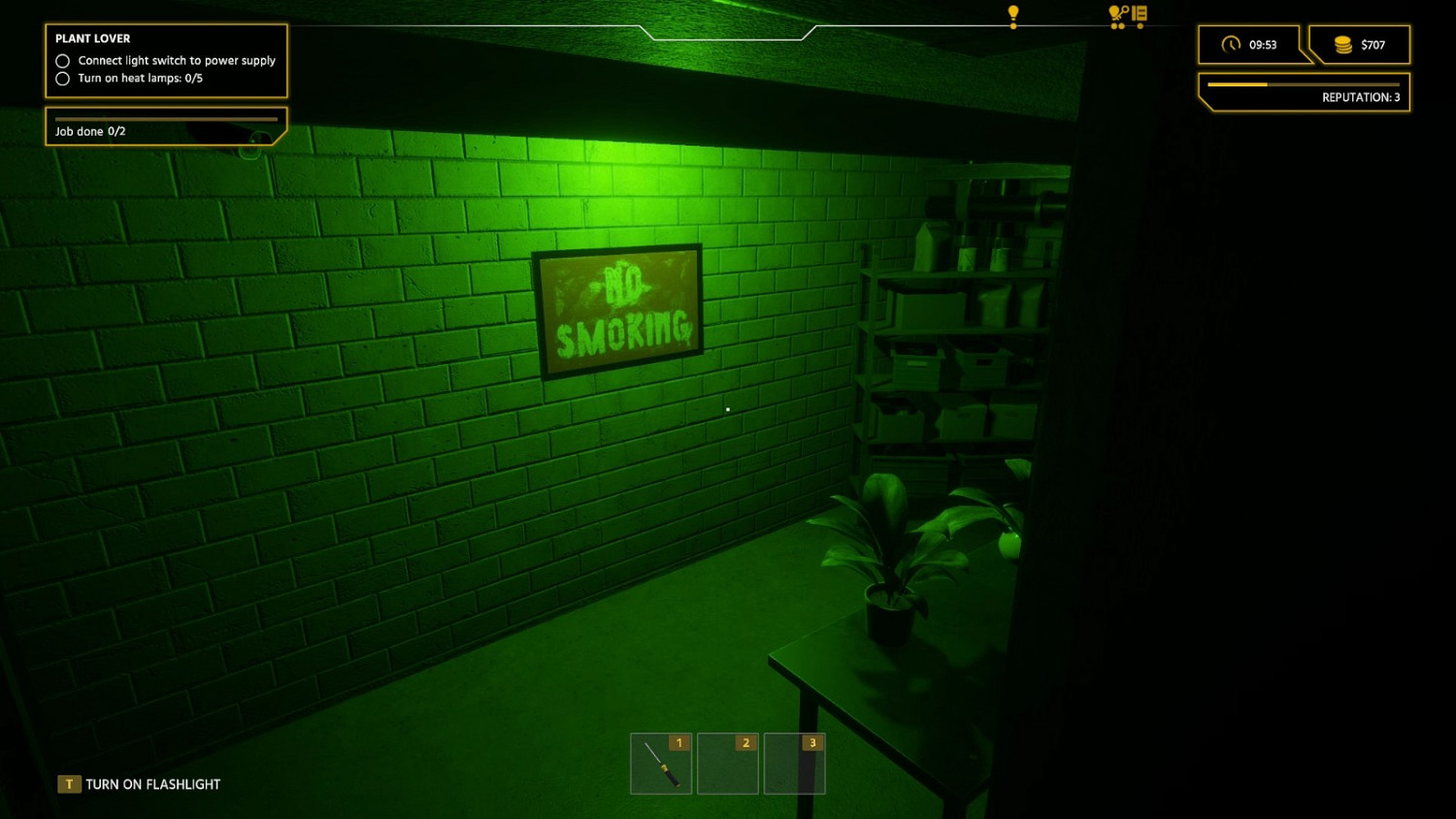This screenshot has width=1456, height=819.
Task: Open the orders list icon at top right
Action: point(1138,15)
